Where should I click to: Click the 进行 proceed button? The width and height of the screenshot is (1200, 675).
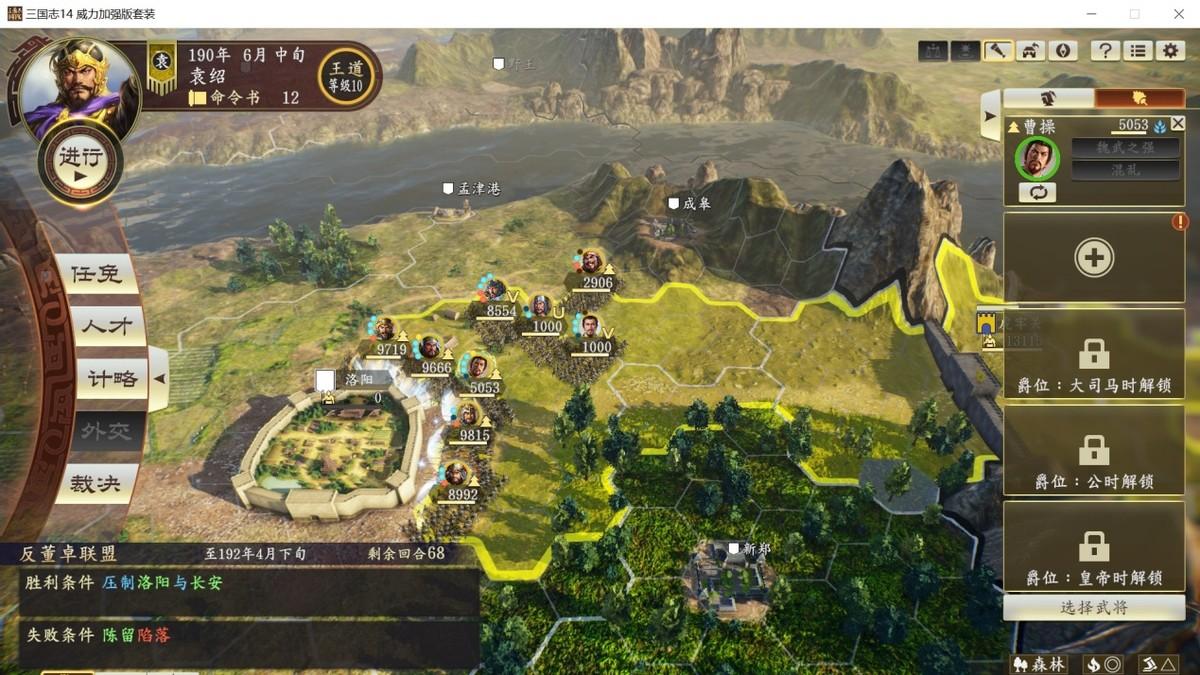pos(80,164)
